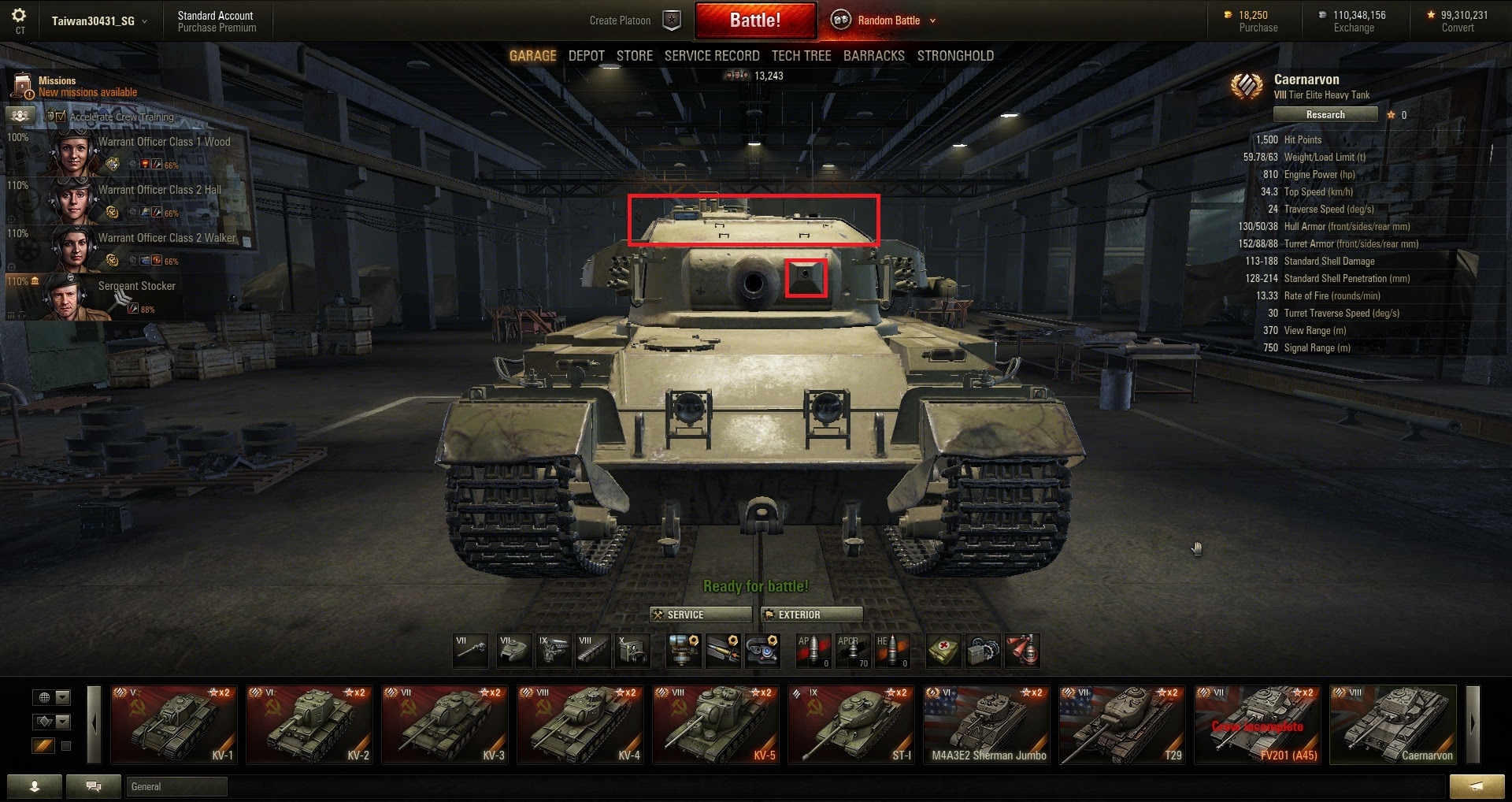Select the repair kit consumable
The image size is (1512, 802).
click(x=984, y=651)
